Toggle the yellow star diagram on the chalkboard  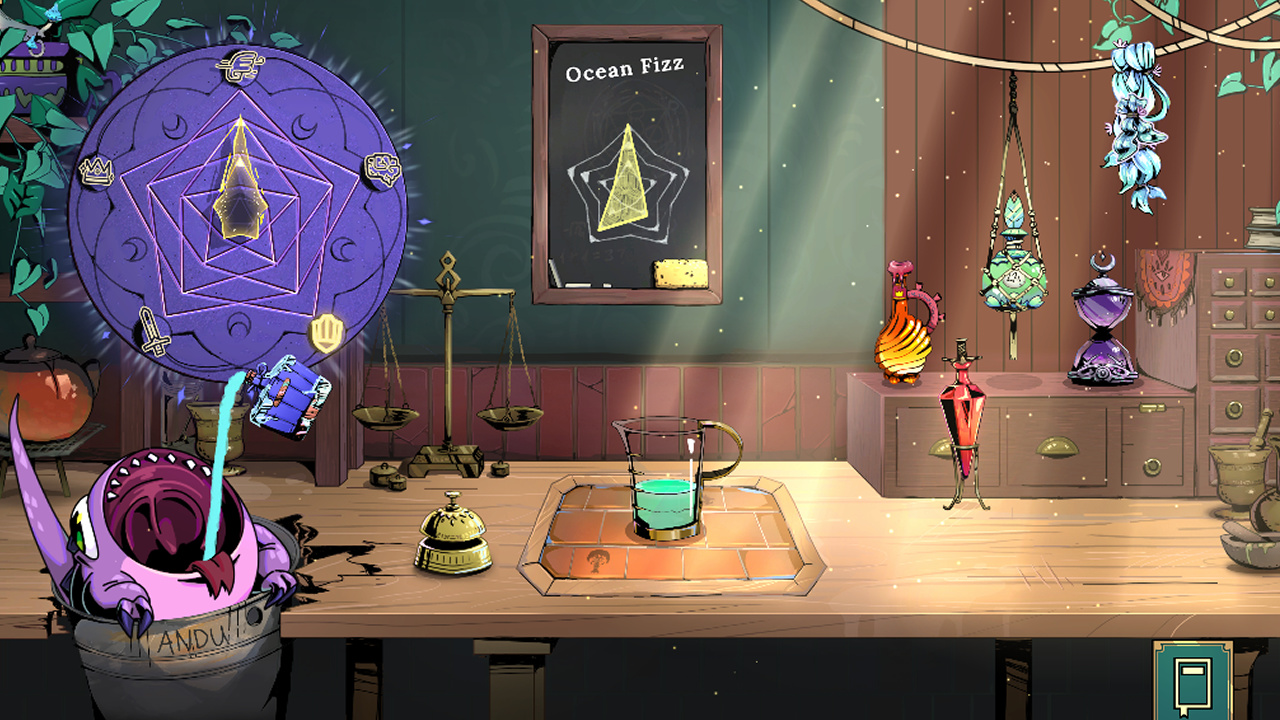point(625,180)
